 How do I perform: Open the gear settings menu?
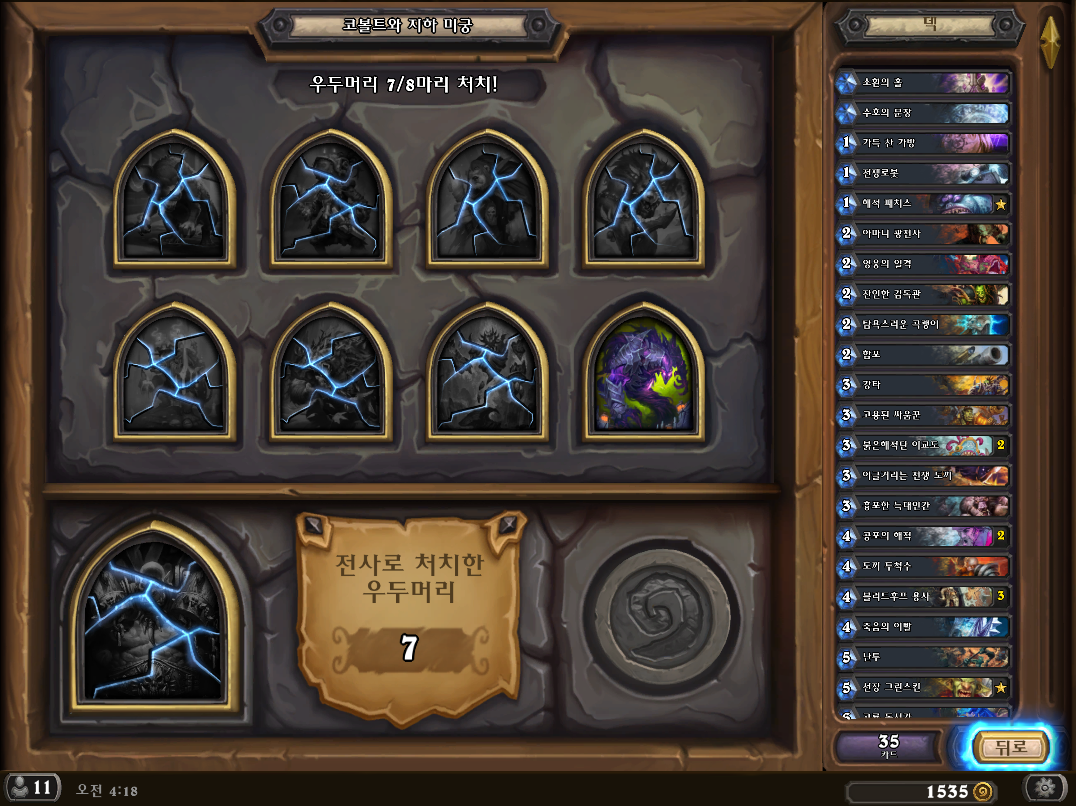[1048, 787]
